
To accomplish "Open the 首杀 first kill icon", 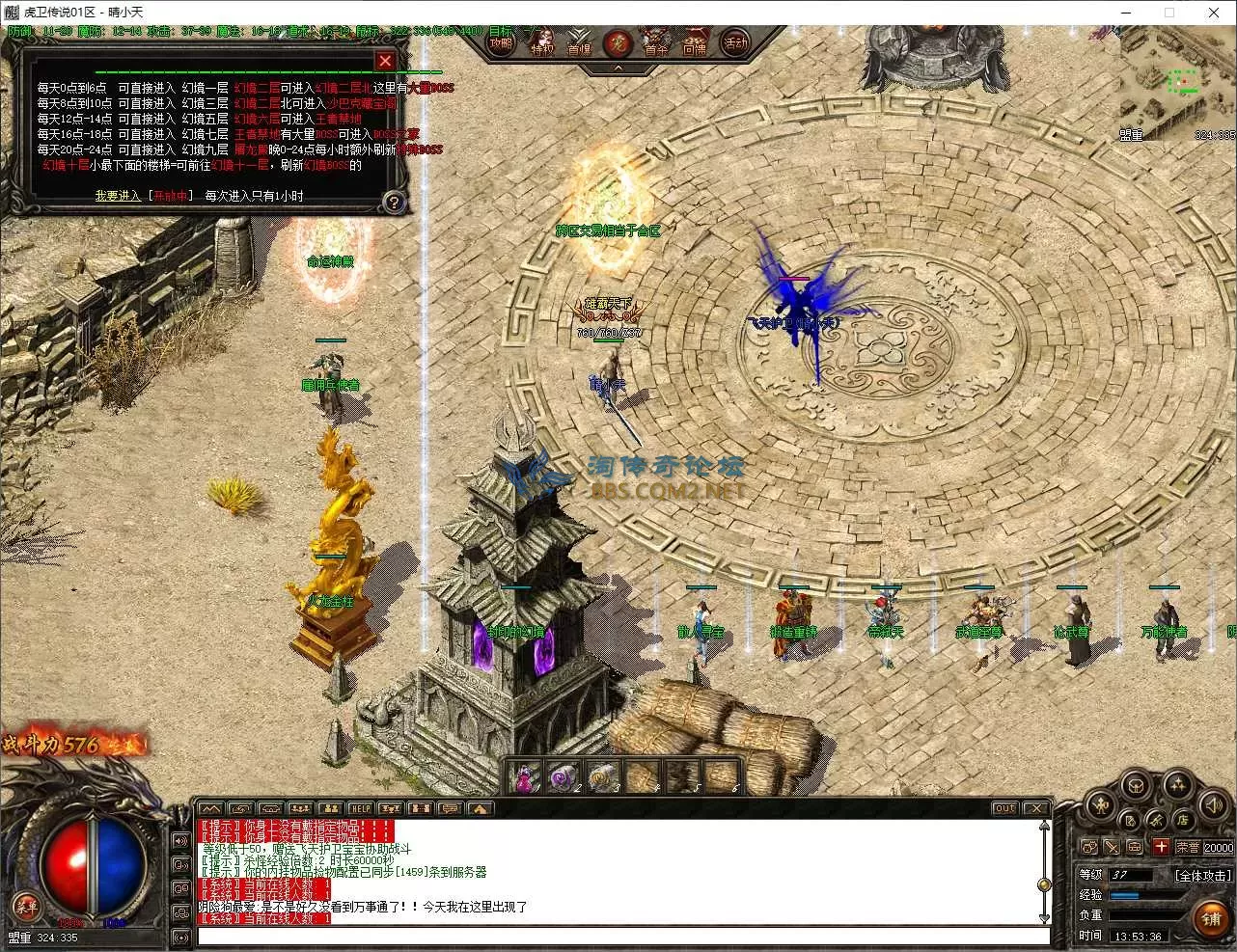I will click(x=656, y=45).
